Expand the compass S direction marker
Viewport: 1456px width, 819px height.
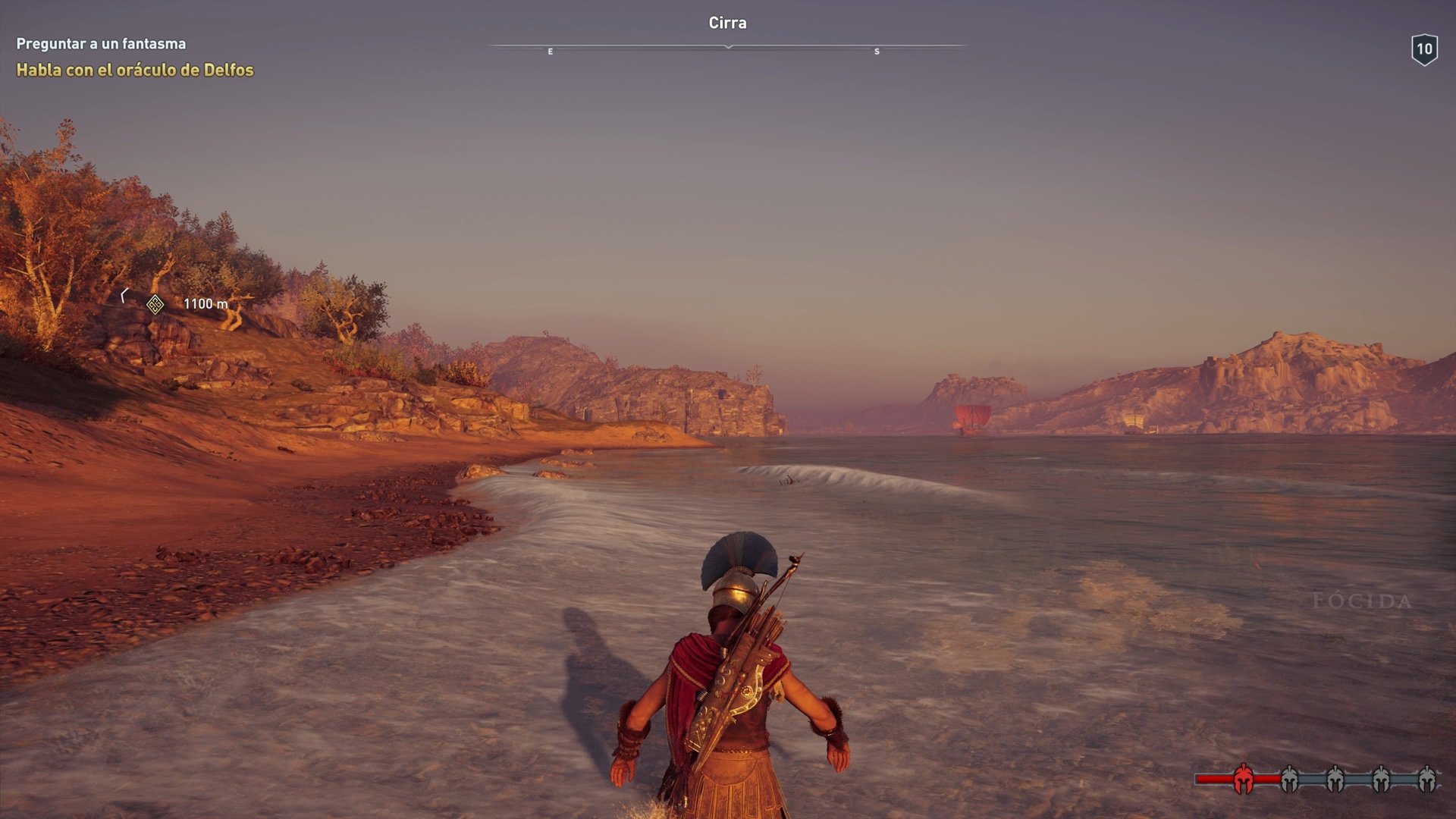(x=878, y=52)
